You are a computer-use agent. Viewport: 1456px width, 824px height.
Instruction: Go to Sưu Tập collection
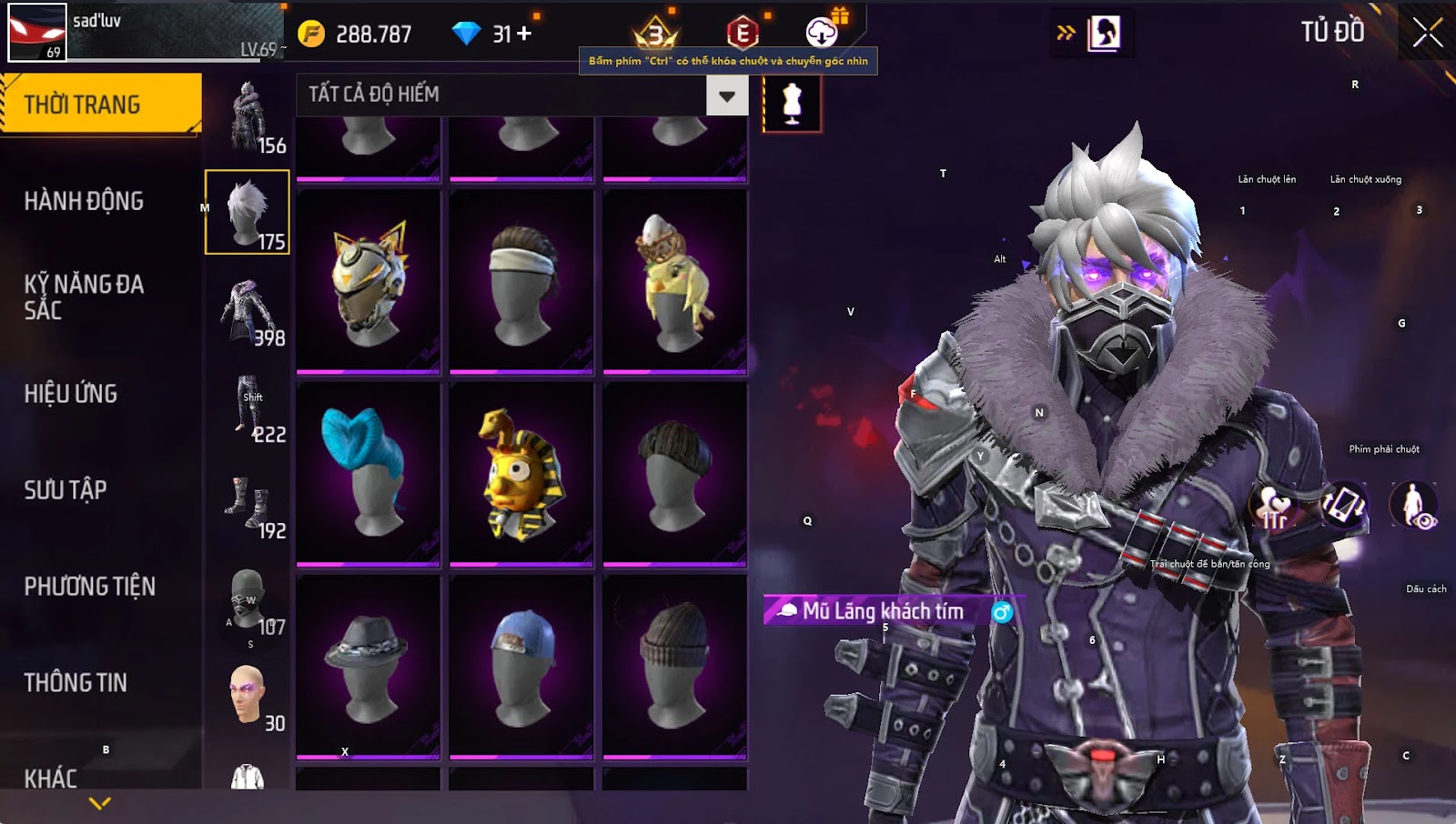[66, 490]
